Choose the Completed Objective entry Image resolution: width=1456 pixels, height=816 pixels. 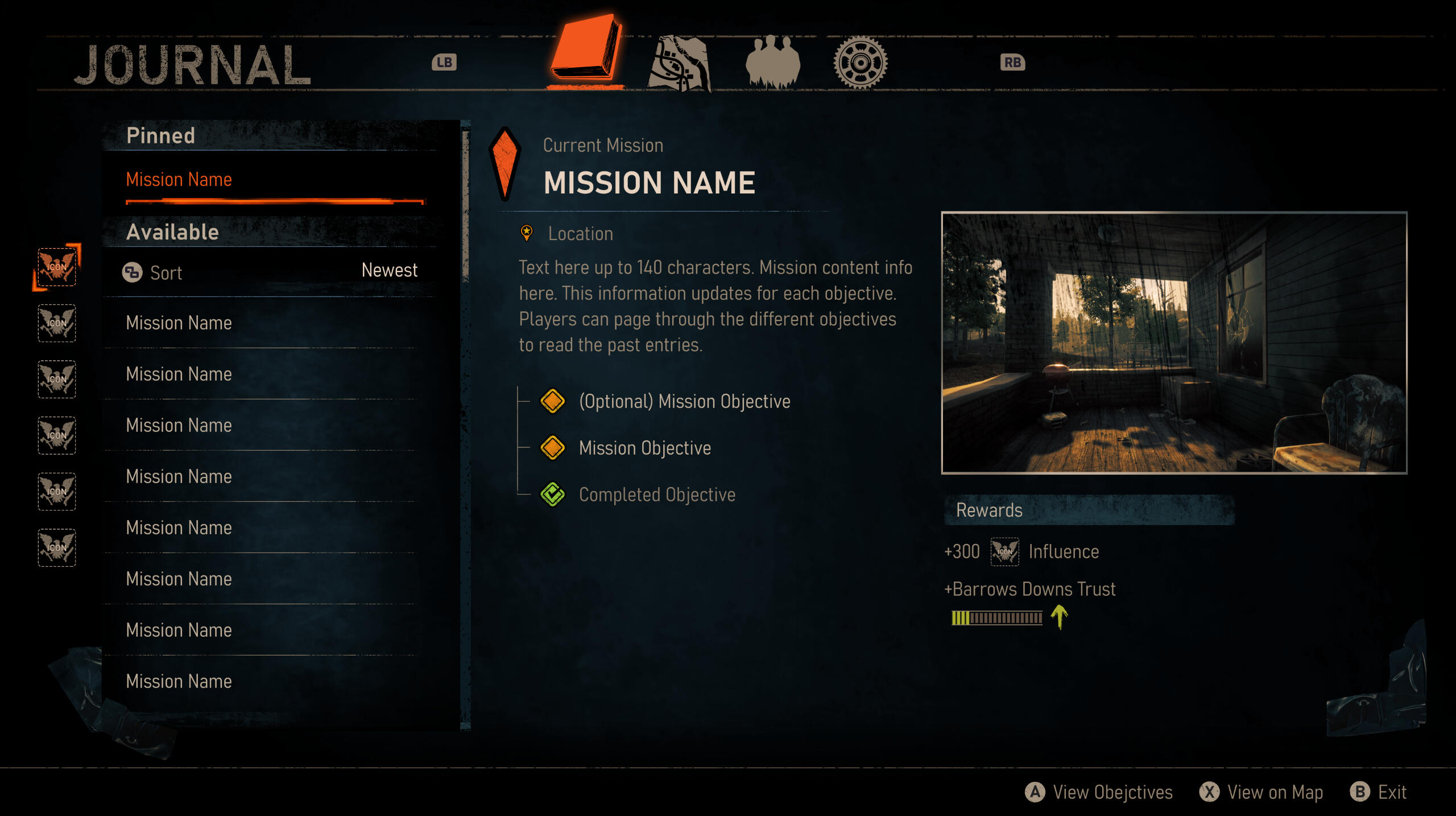[x=656, y=494]
